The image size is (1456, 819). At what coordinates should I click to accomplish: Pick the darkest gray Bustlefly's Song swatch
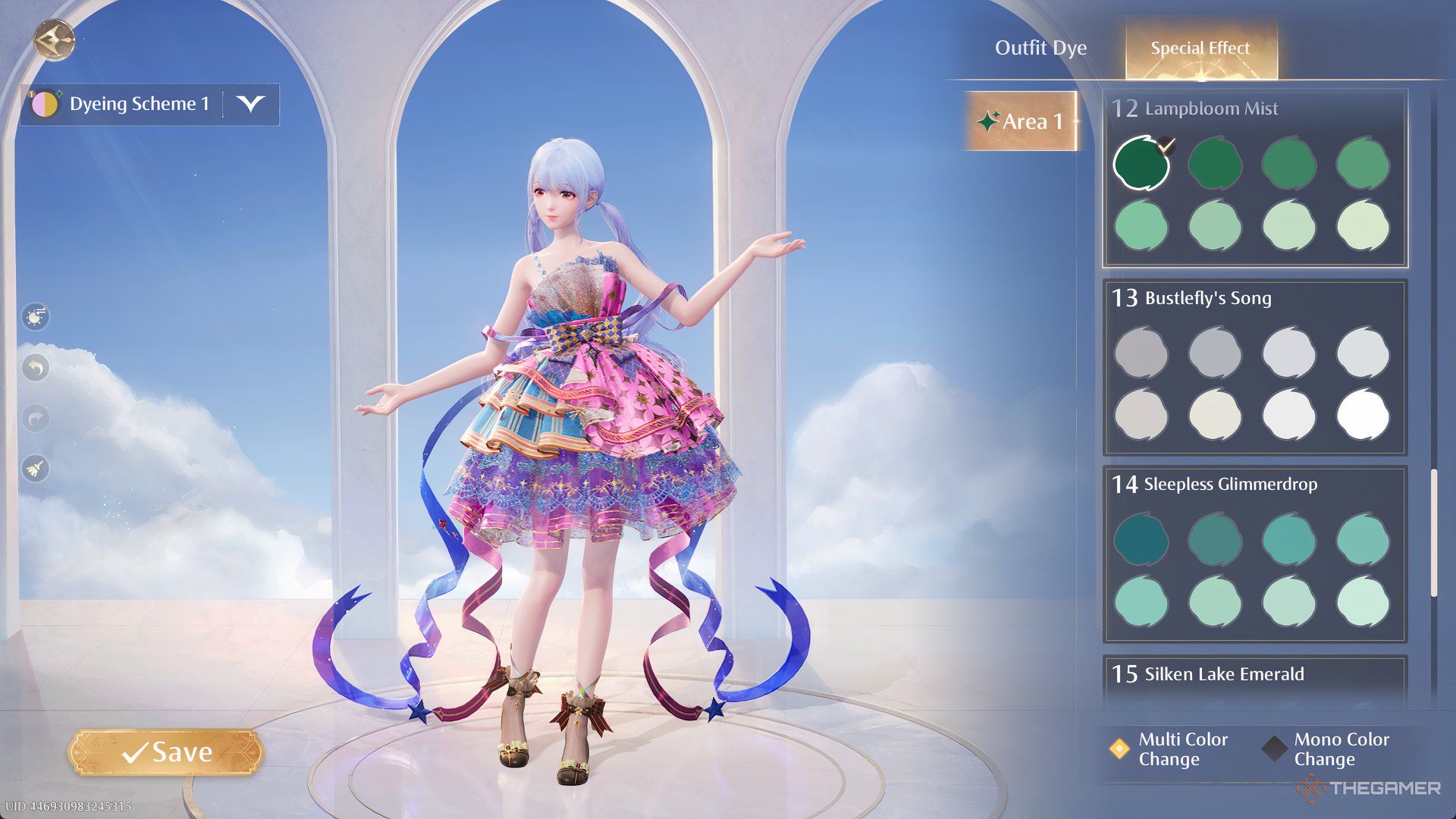pos(1141,353)
